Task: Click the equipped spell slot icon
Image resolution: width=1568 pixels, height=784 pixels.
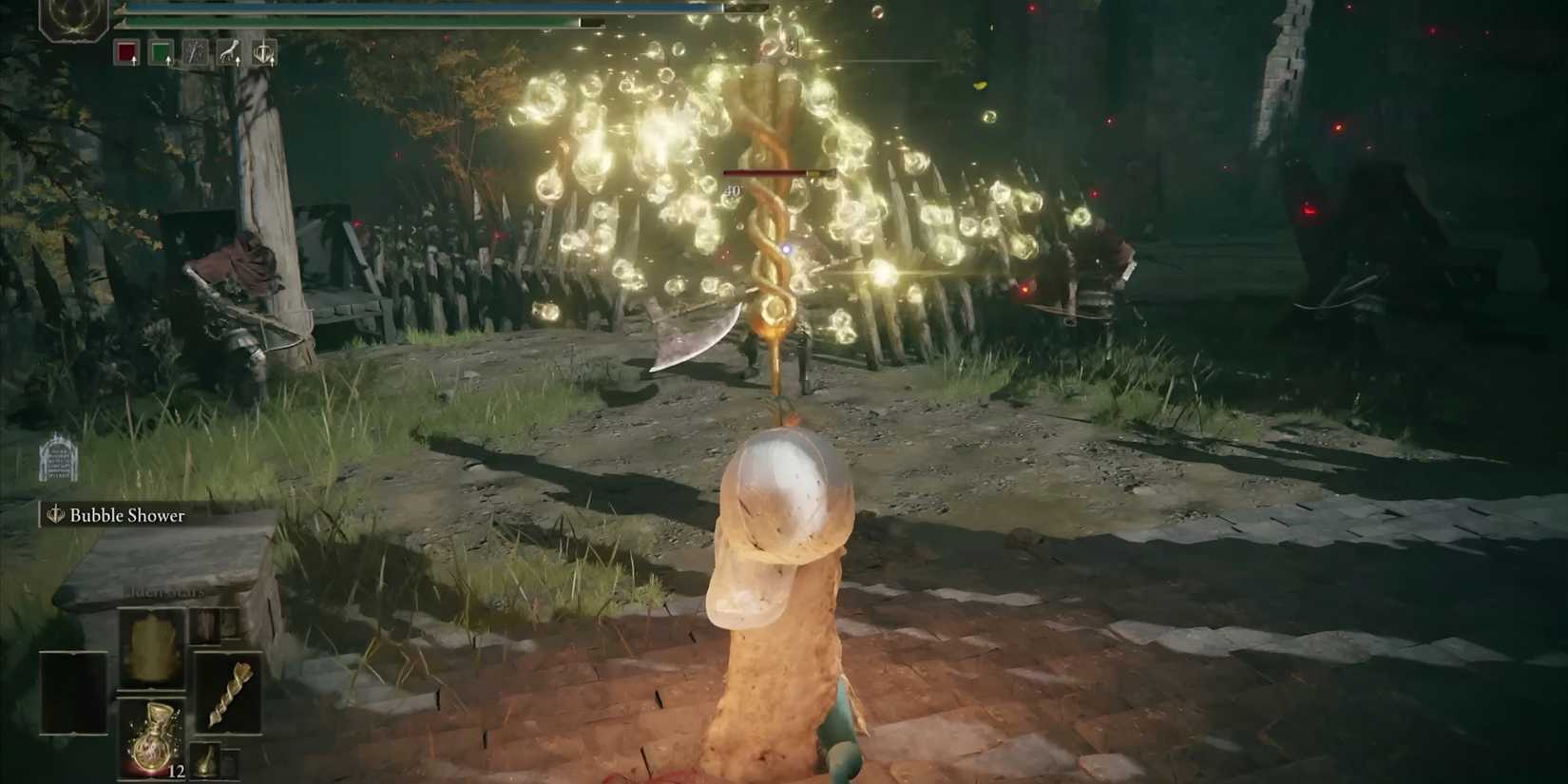Action: (150, 646)
